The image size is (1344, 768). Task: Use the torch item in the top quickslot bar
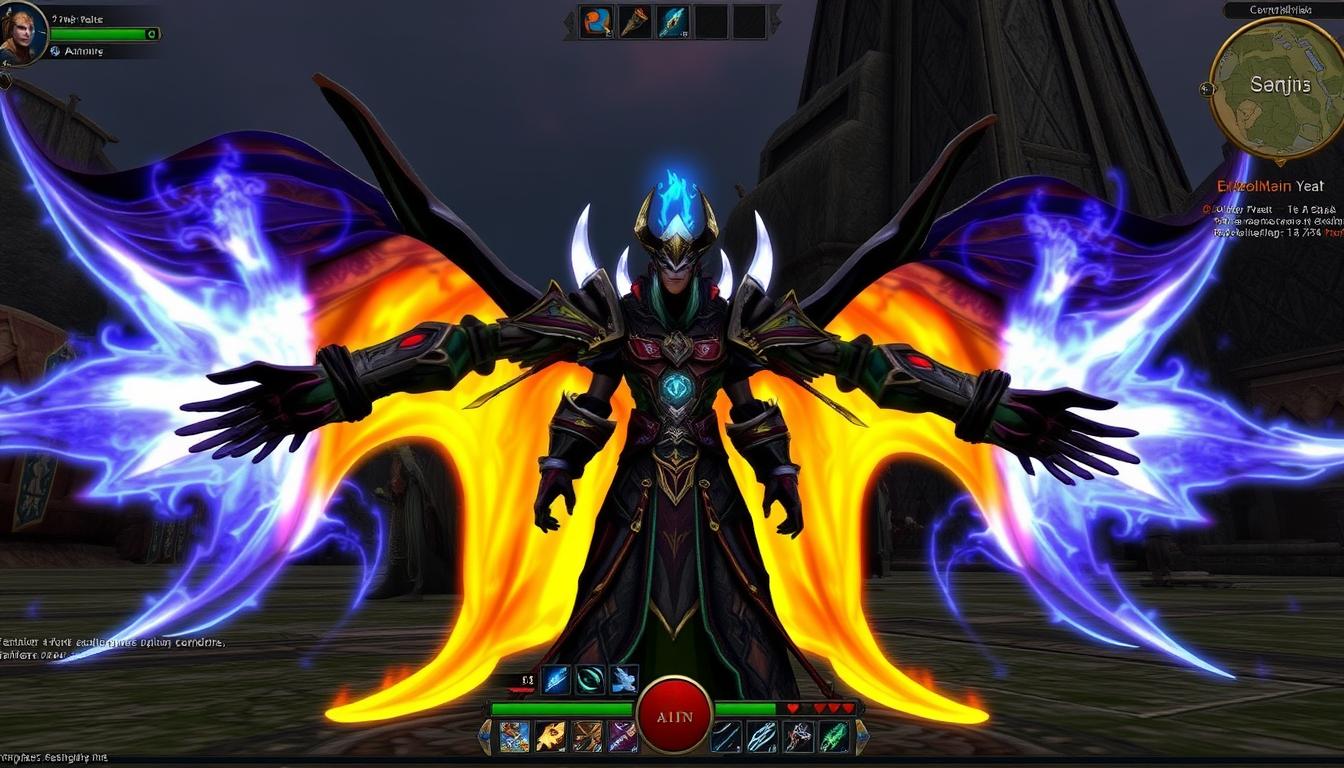coord(632,21)
